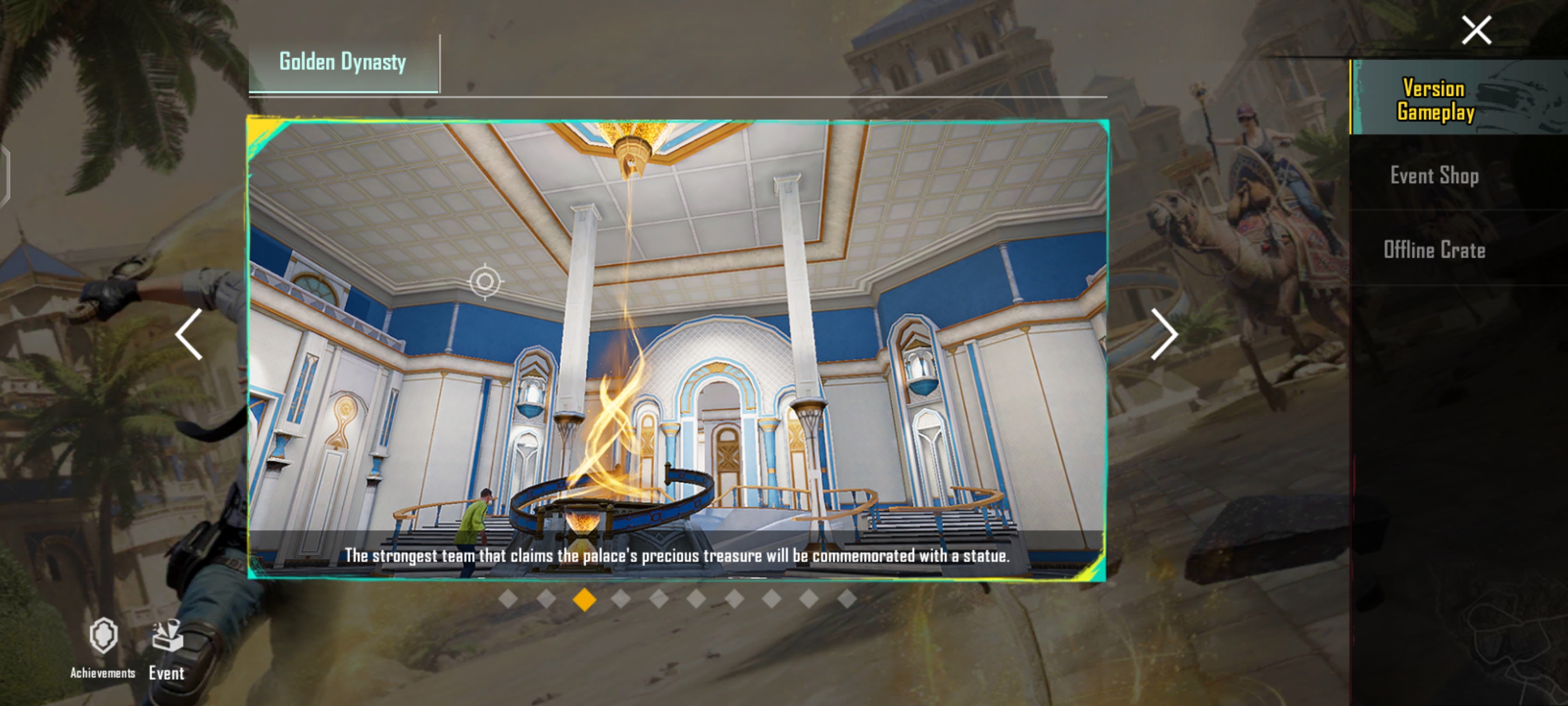The width and height of the screenshot is (1568, 706).
Task: Jump to the last slide indicator dot
Action: pos(847,600)
